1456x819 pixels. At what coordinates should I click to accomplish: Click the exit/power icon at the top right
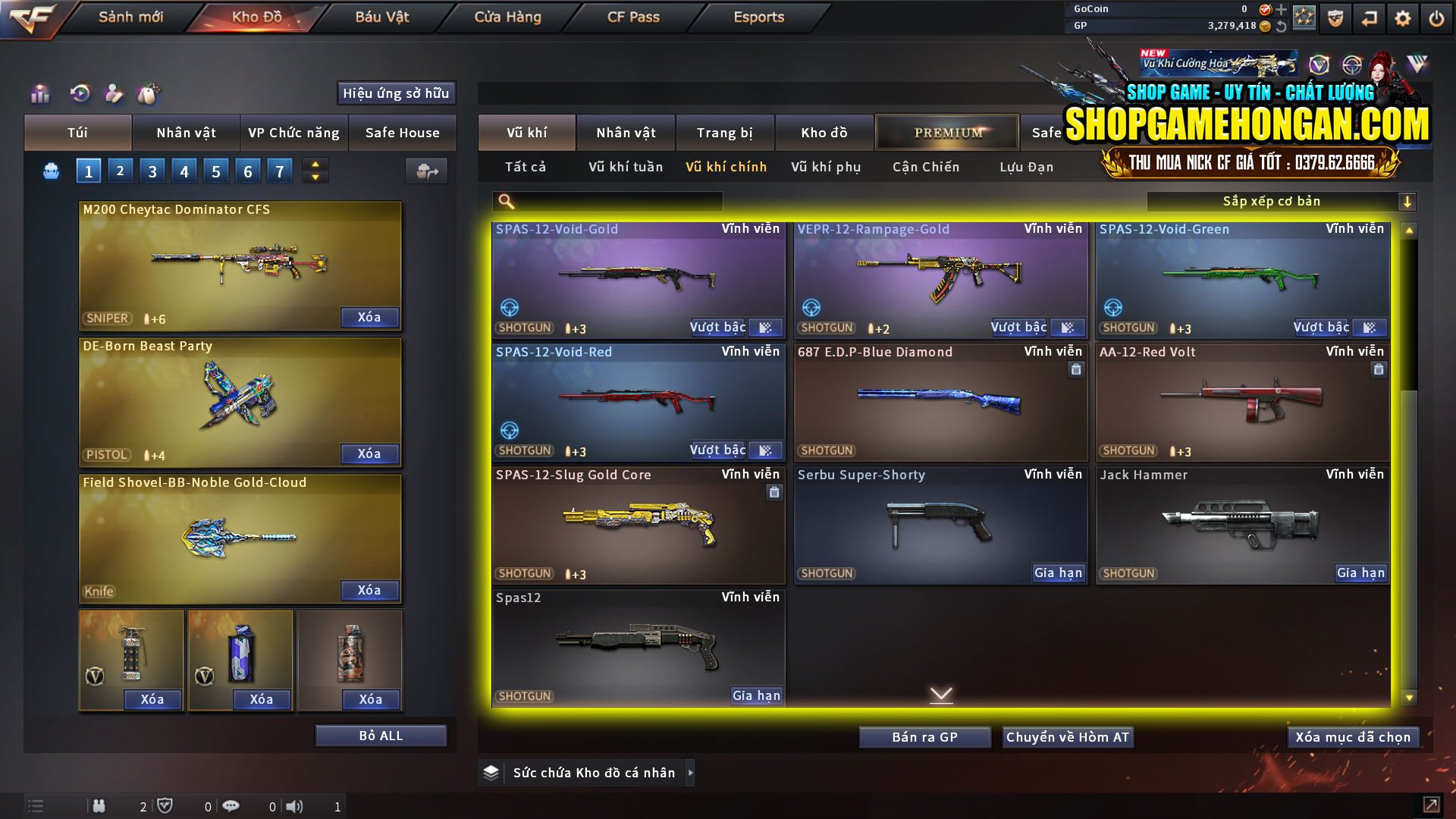tap(1436, 17)
